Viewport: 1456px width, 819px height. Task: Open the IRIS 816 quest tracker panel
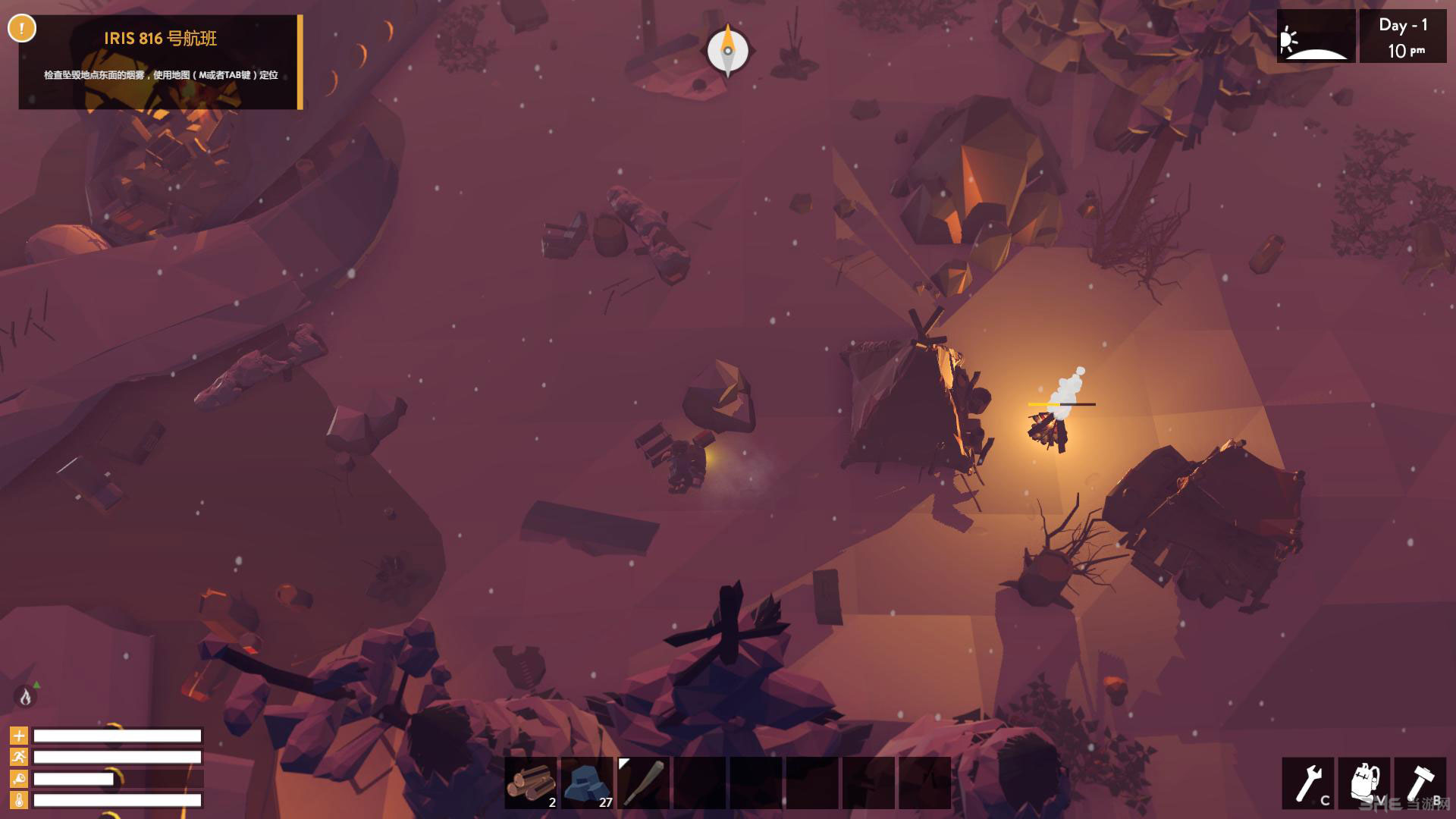pyautogui.click(x=160, y=61)
